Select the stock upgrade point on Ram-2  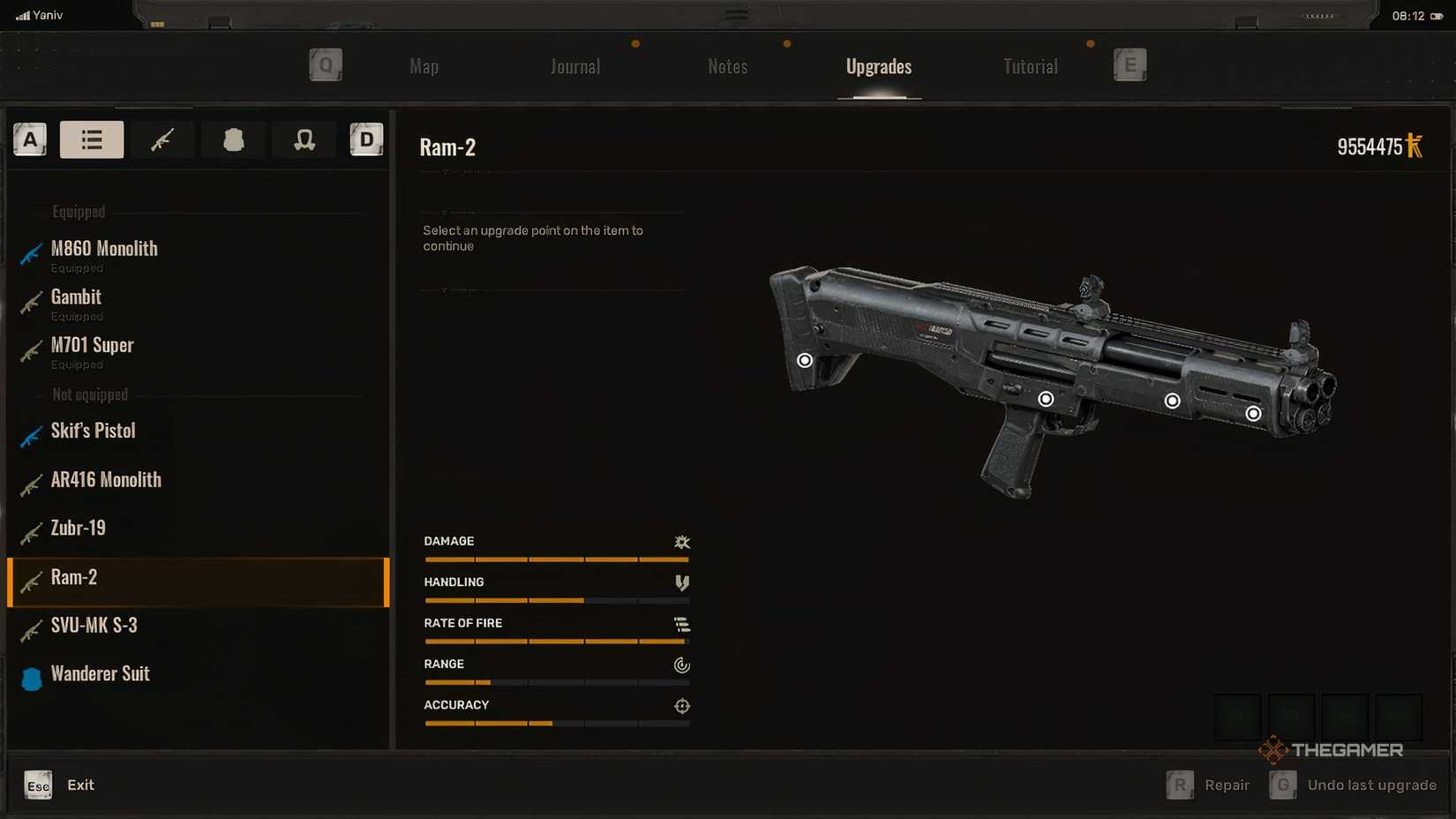click(x=805, y=360)
